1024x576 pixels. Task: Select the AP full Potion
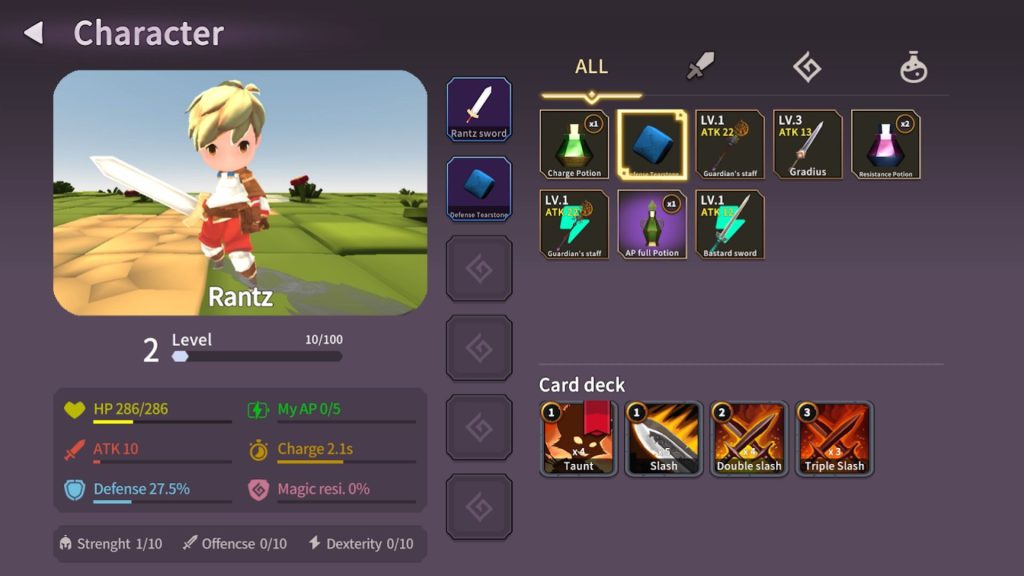(652, 224)
